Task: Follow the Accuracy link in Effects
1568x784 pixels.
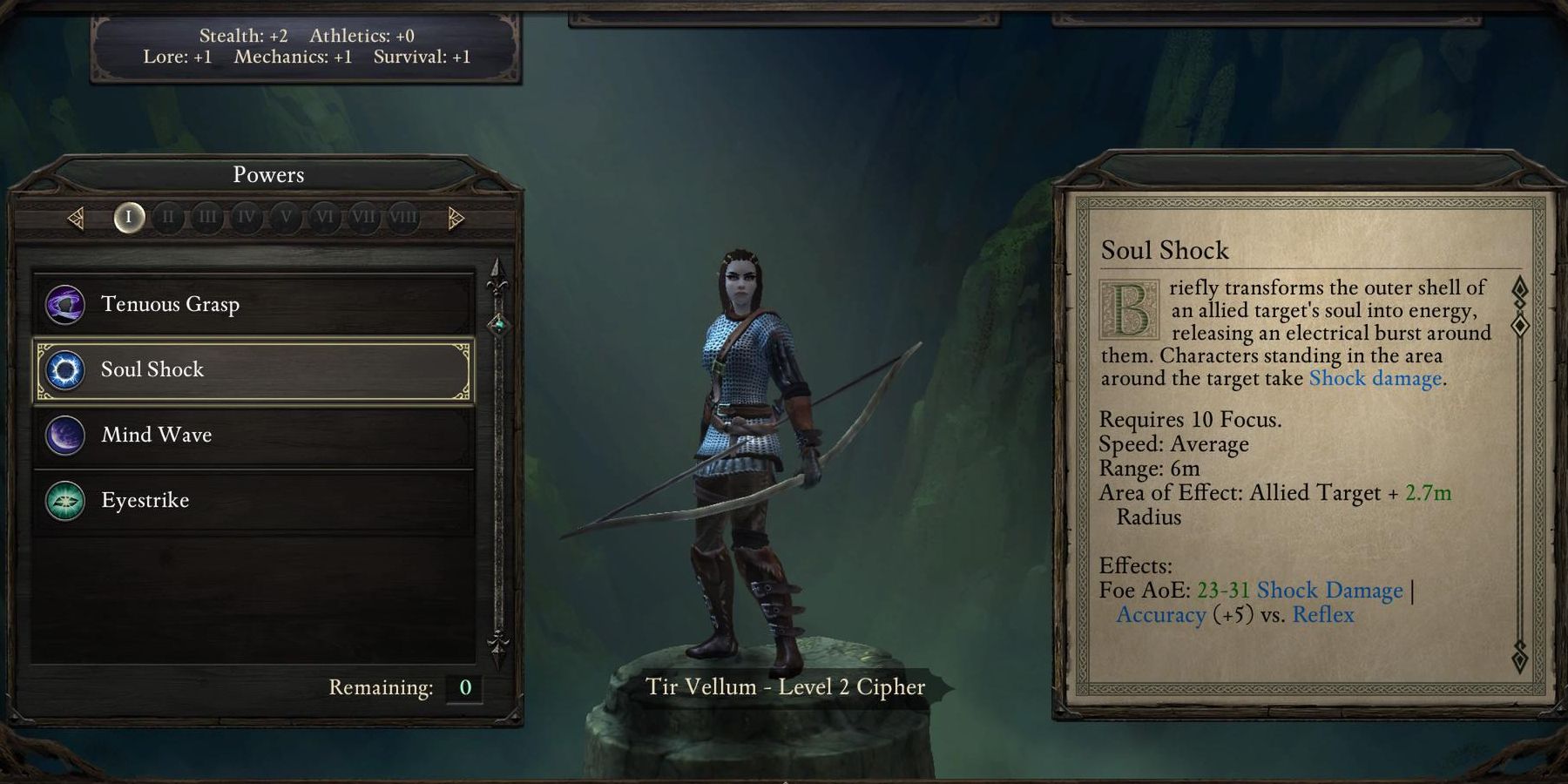Action: [1161, 615]
